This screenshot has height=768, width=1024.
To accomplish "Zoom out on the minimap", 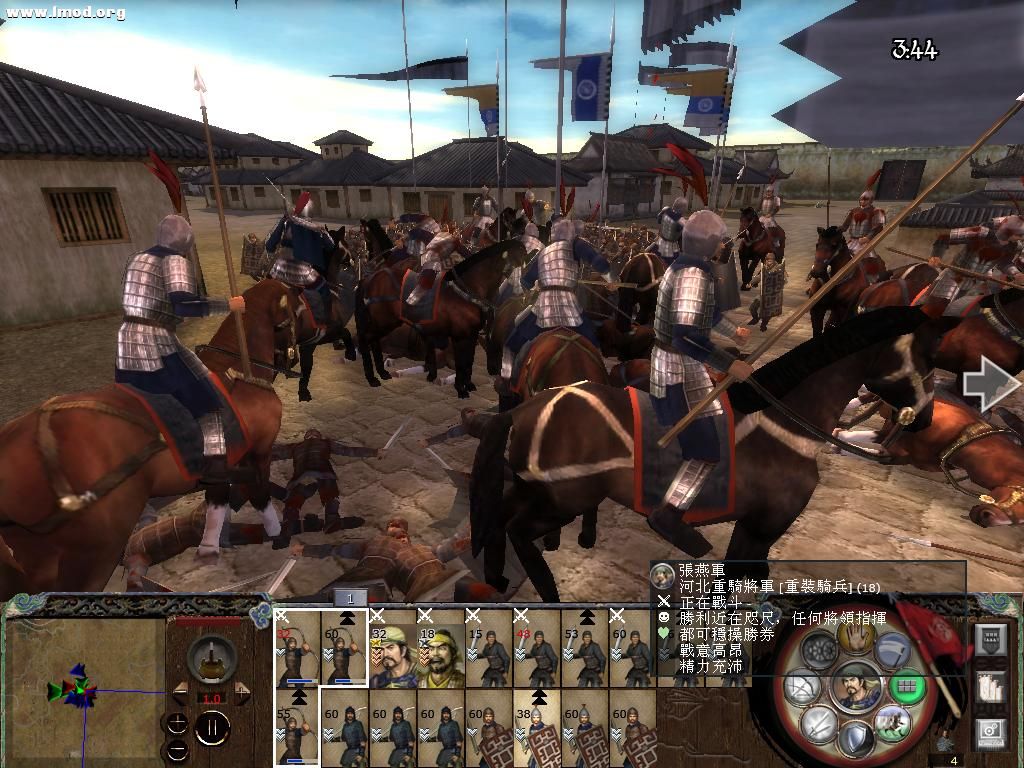I will [177, 750].
